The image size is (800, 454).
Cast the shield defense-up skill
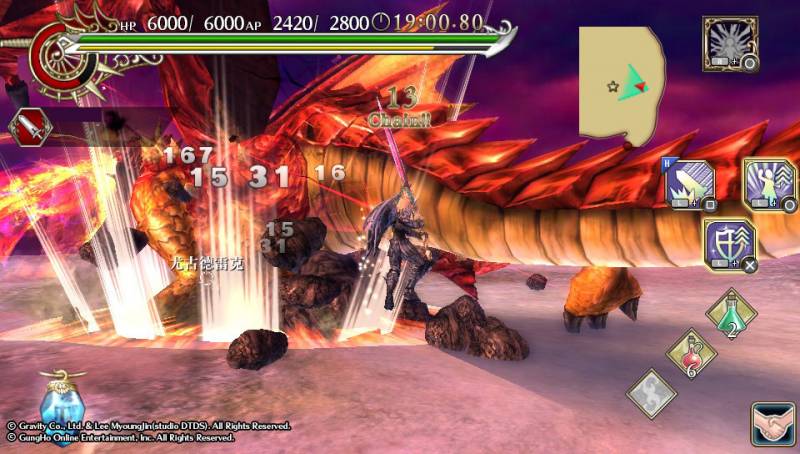point(729,243)
